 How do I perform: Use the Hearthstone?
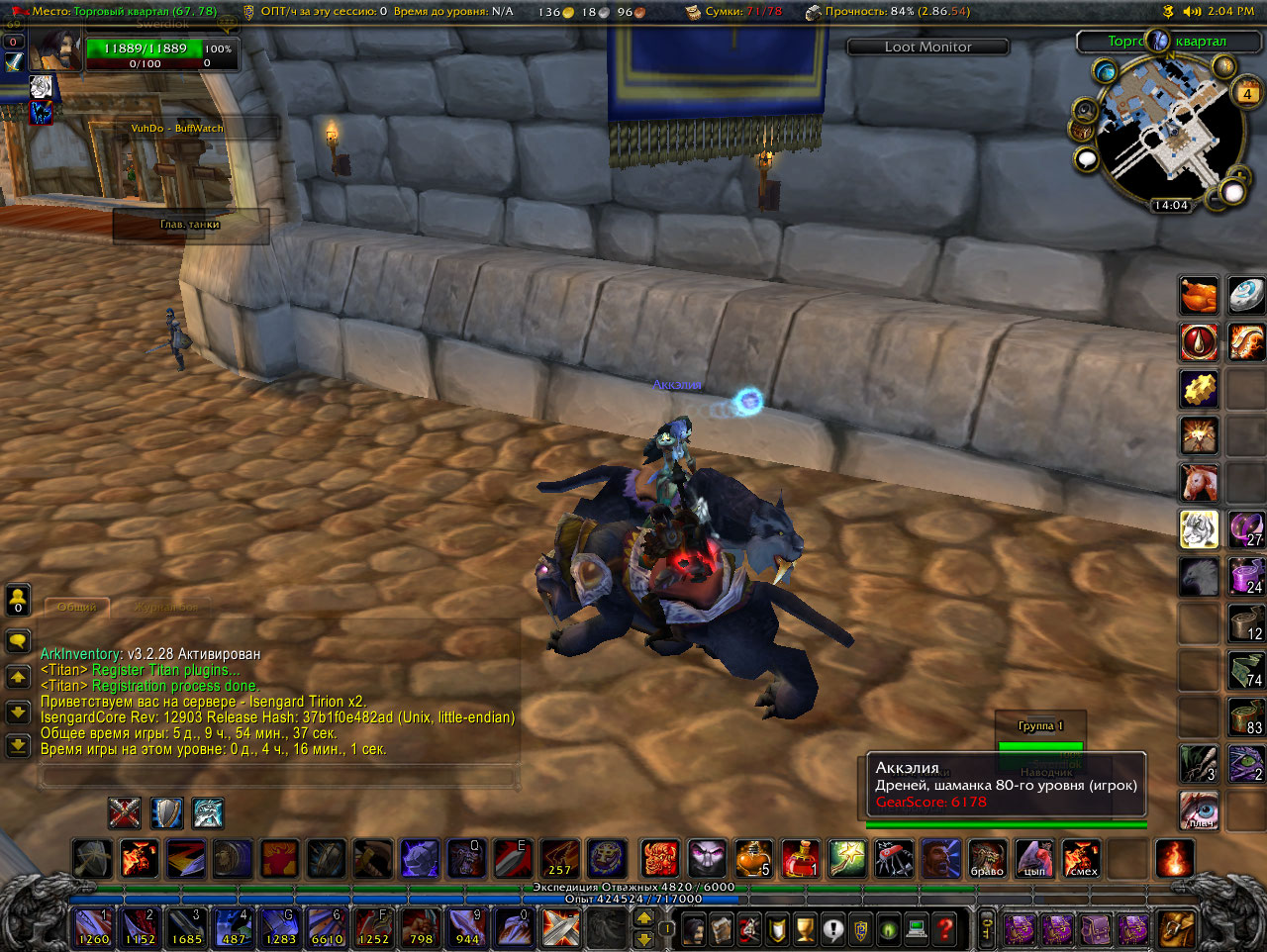1246,295
